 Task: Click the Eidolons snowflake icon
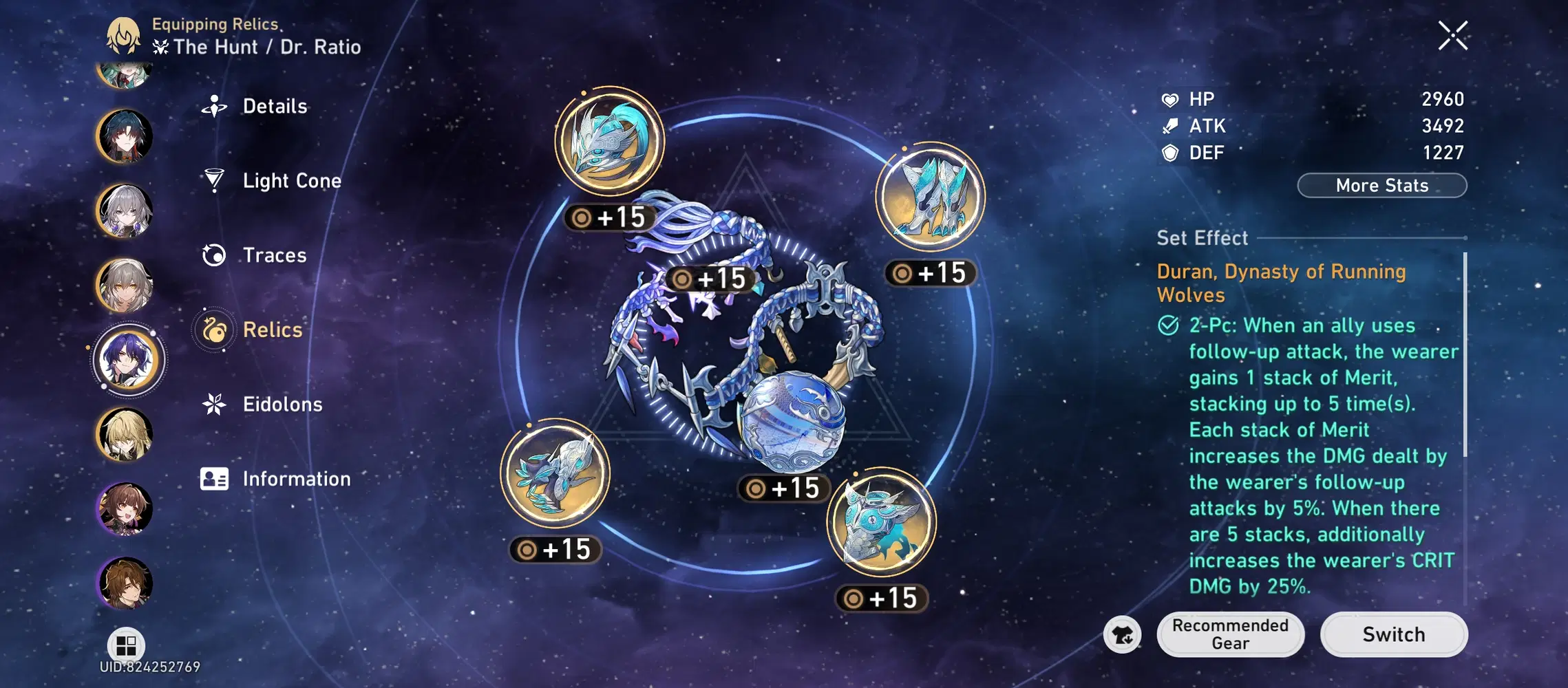(x=215, y=405)
